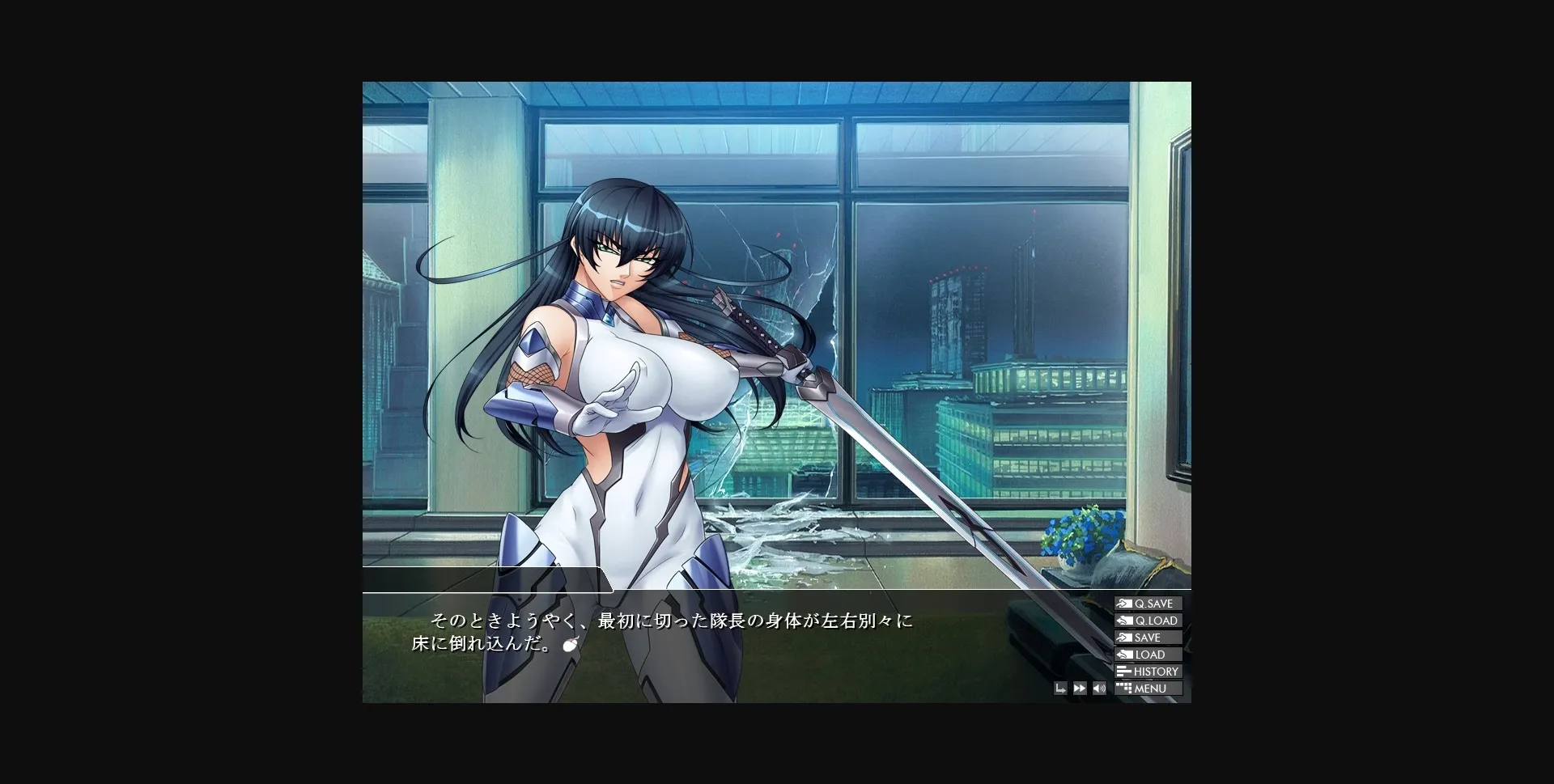Click the load icon beside the LOAD label

[1125, 654]
